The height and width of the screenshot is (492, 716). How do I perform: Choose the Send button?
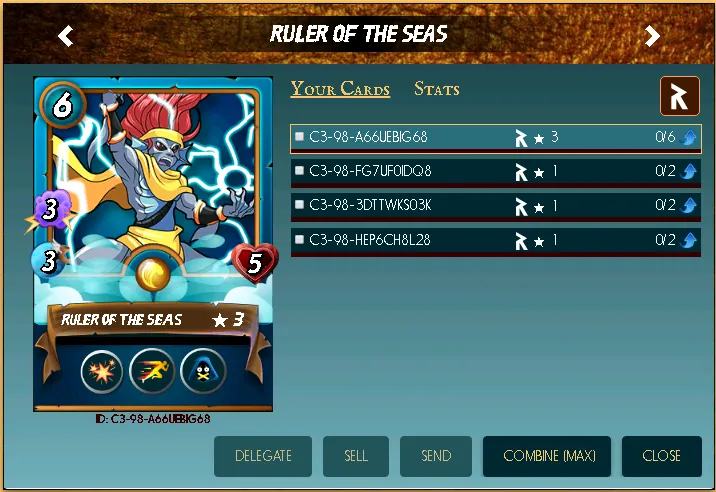coord(436,456)
